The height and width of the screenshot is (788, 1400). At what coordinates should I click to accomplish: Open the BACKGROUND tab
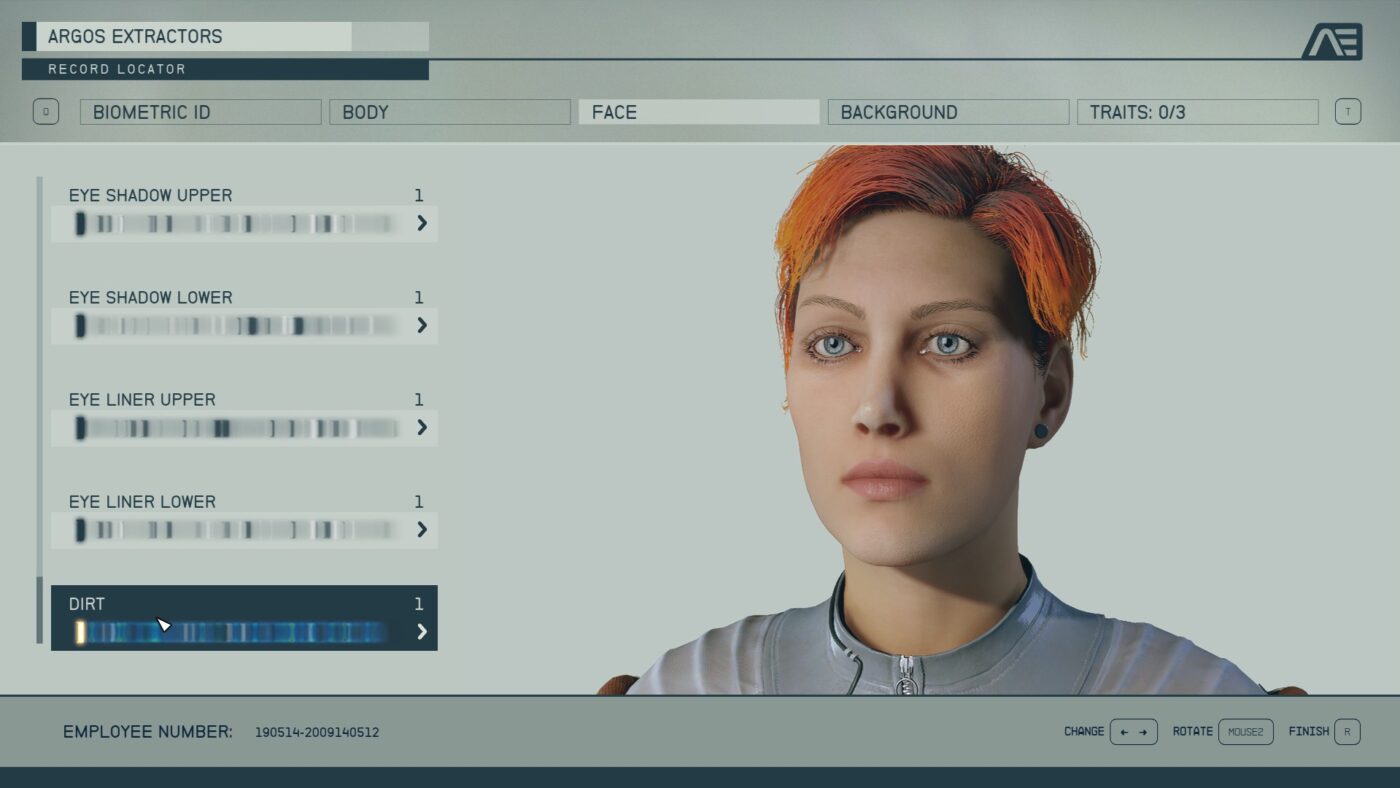click(948, 112)
